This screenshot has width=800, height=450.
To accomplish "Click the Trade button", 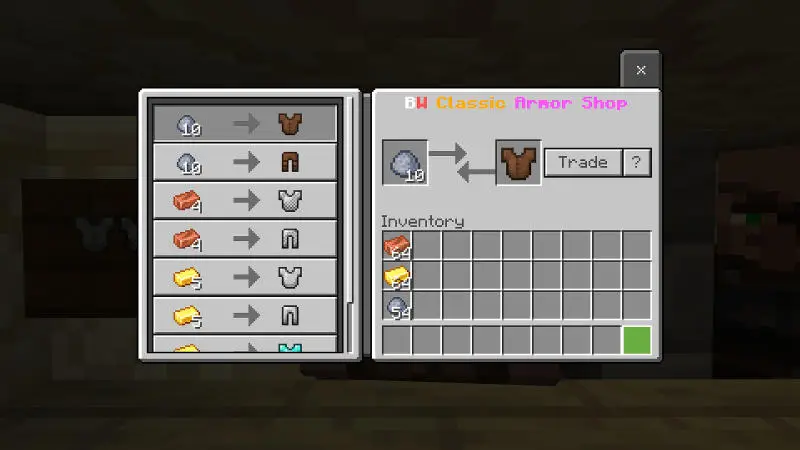I will 583,162.
